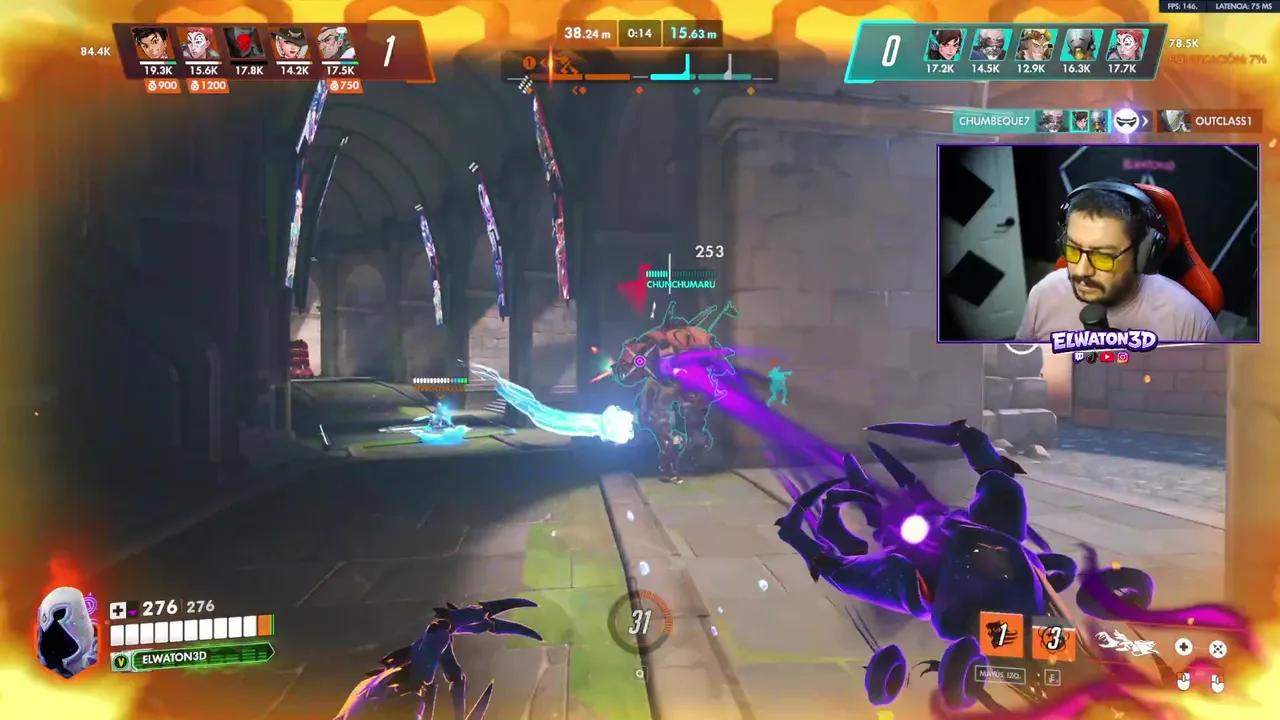Choose the enemy portrait showing 12.9K
The width and height of the screenshot is (1280, 720).
click(1032, 45)
